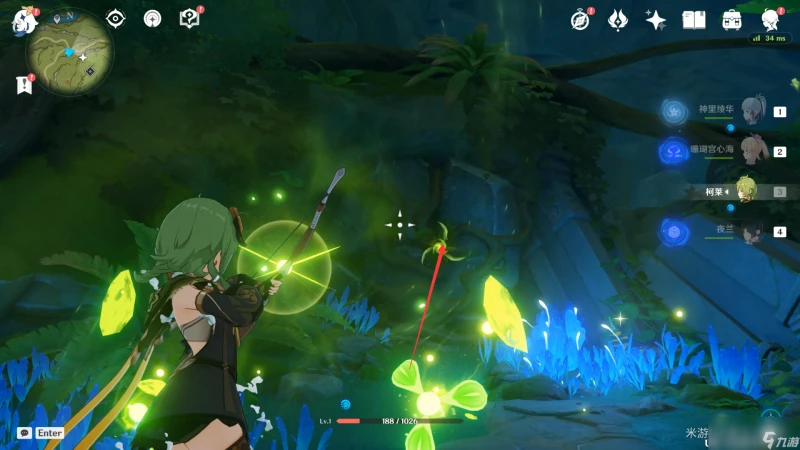This screenshot has height=450, width=800.
Task: Open the chat speech bubble icon
Action: pyautogui.click(x=24, y=433)
